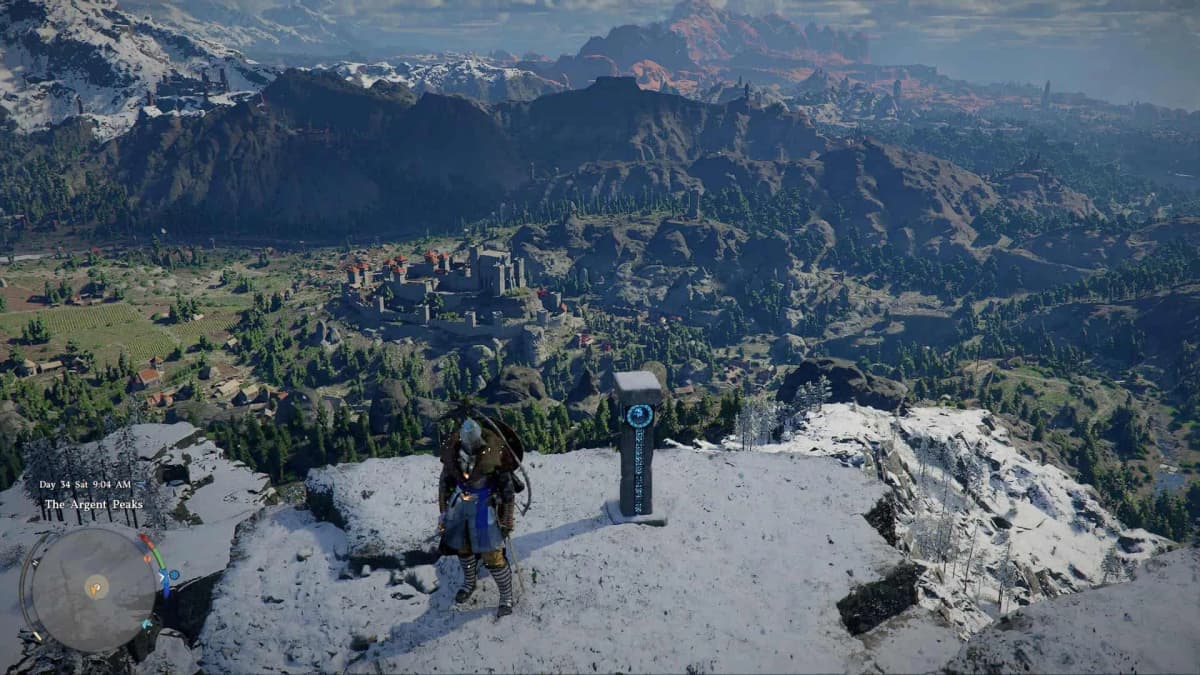Select the blue marker beside the minimap

point(174,575)
